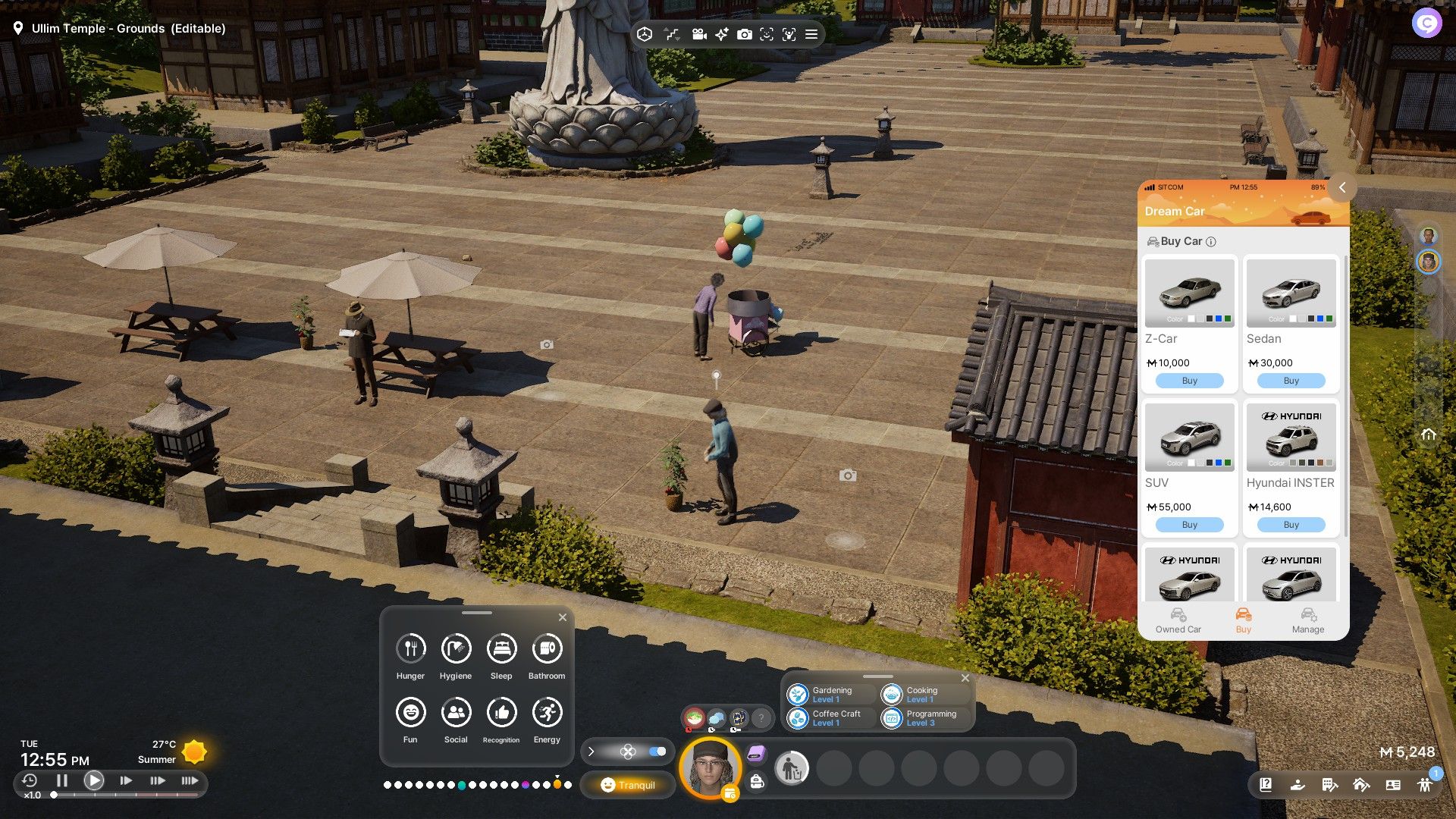Toggle the drone camera switch off
This screenshot has height=819, width=1456.
tap(657, 752)
